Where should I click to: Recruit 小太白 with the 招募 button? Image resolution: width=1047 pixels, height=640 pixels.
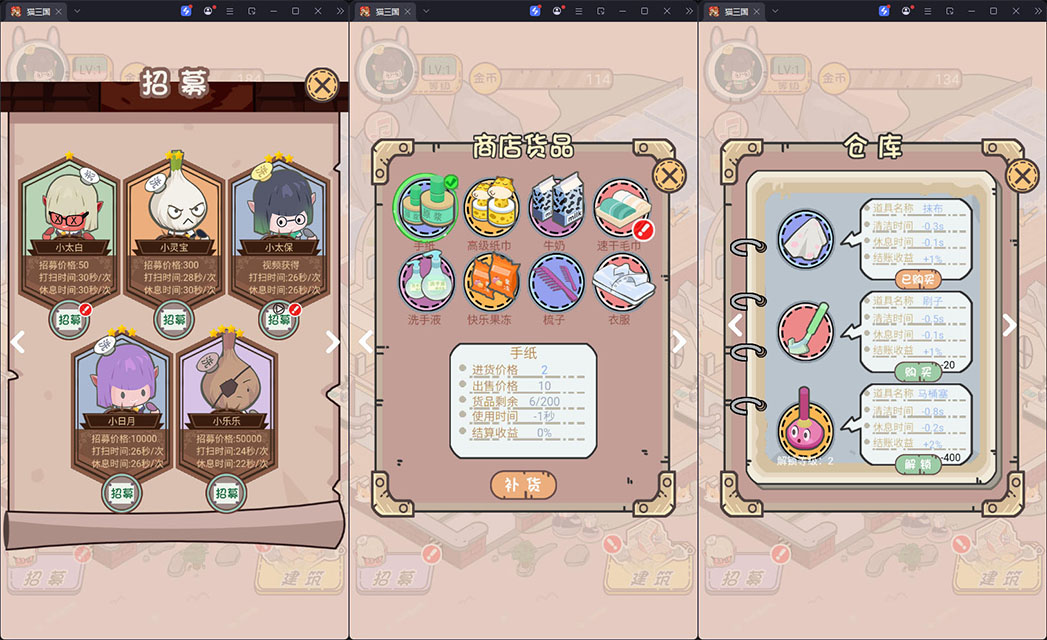69,320
